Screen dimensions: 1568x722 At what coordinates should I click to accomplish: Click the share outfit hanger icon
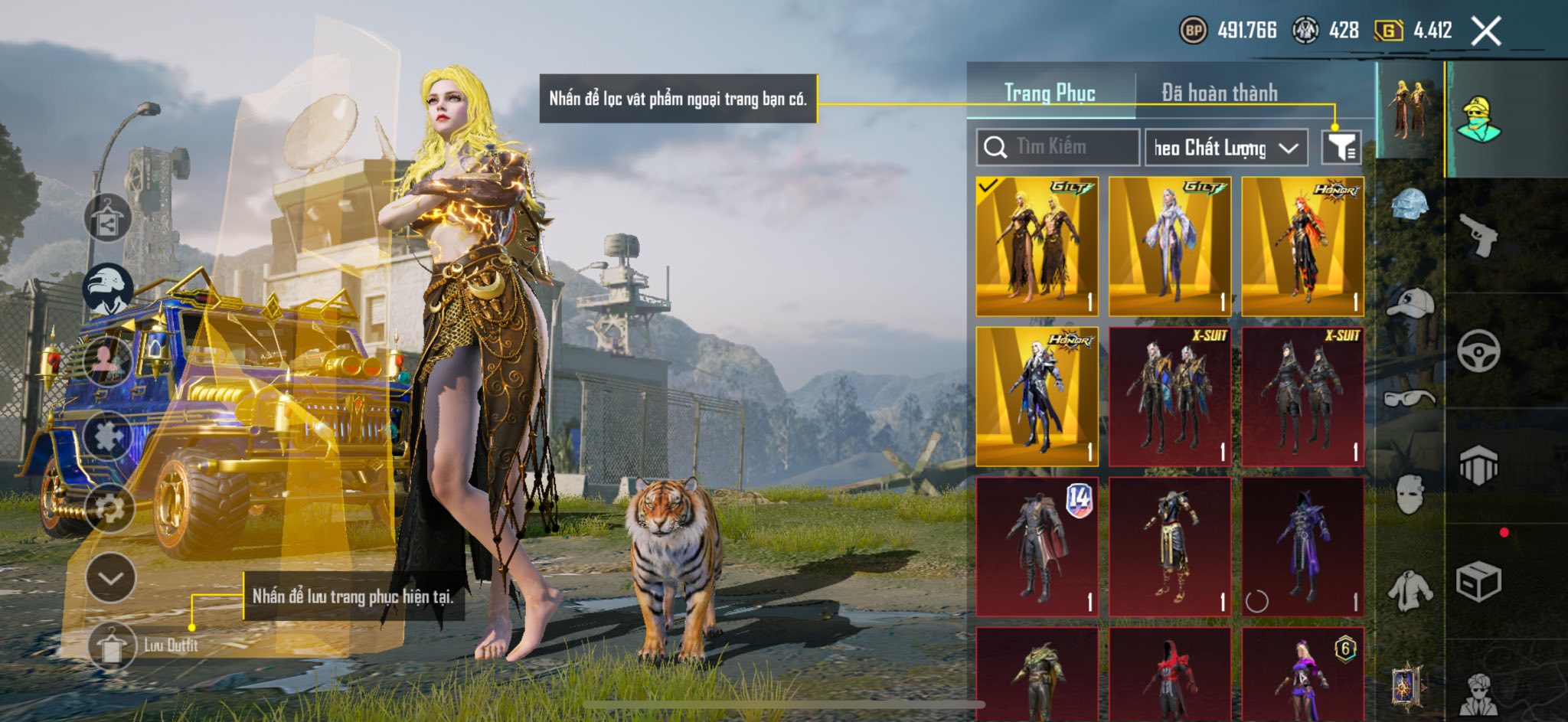click(x=107, y=218)
